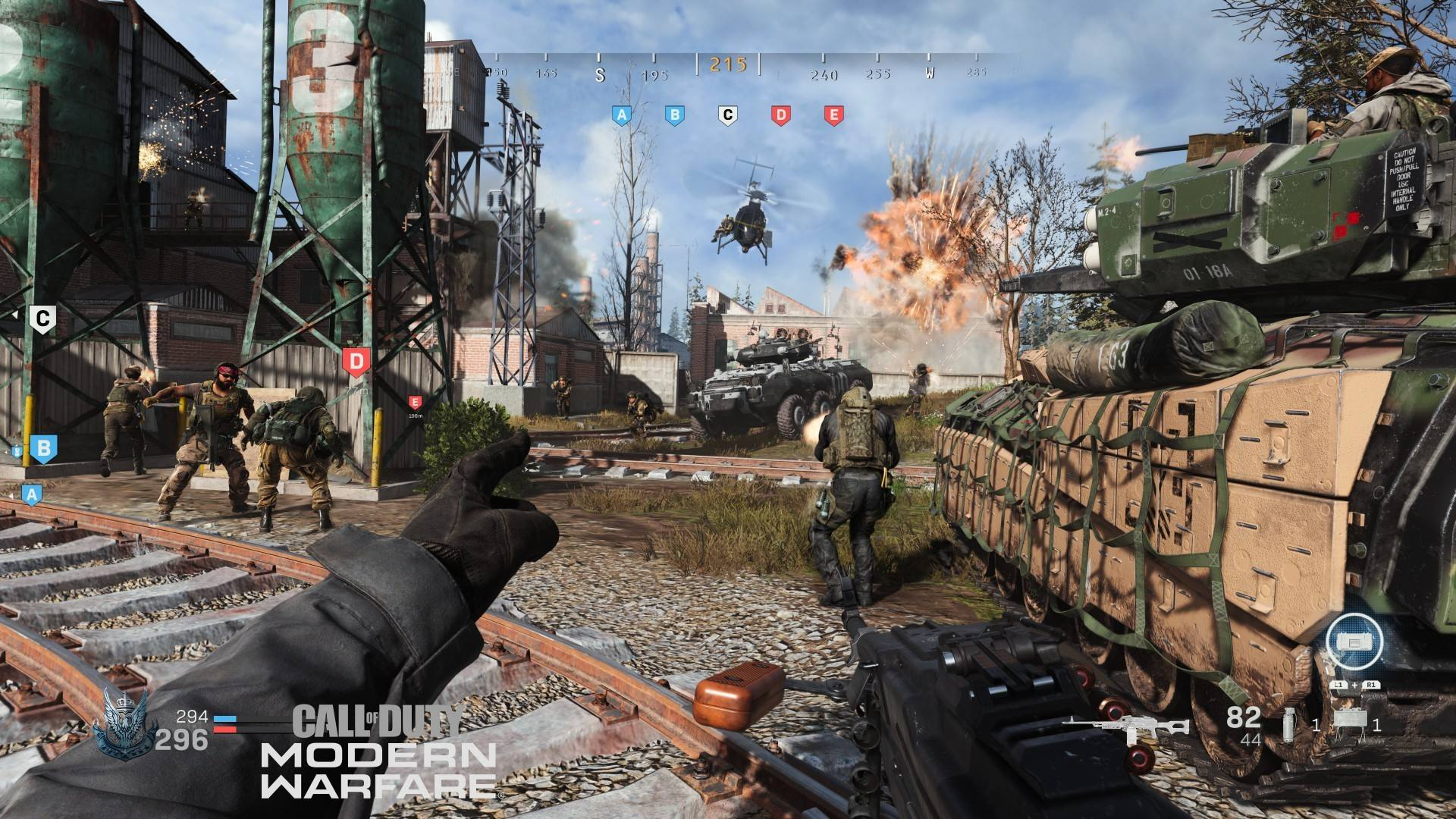Screen dimensions: 1456x819
Task: Select objective A marker on the compass bar
Action: (x=622, y=115)
